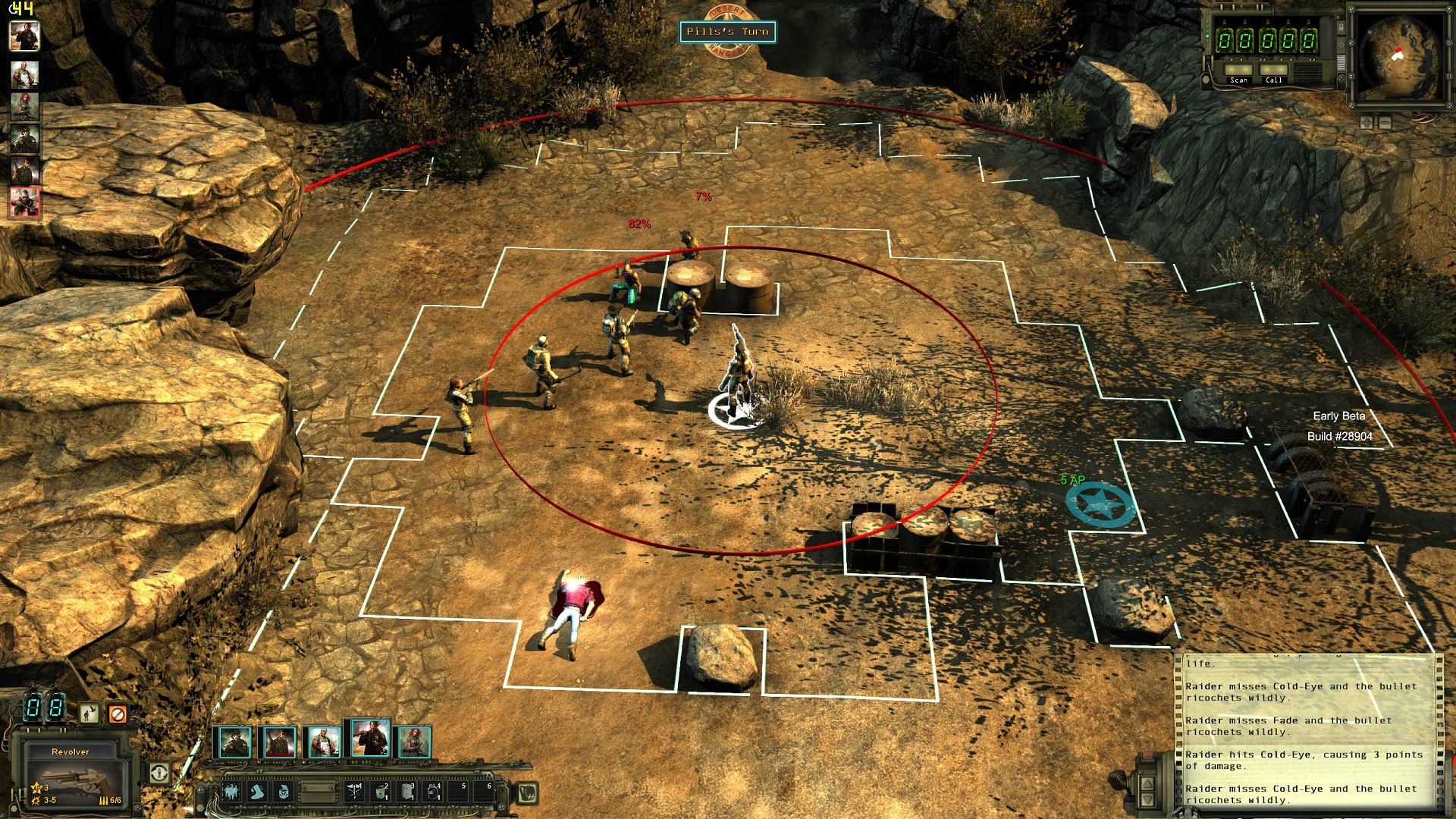The image size is (1456, 819).
Task: Click the red-bordered enemy in turn order
Action: (24, 202)
